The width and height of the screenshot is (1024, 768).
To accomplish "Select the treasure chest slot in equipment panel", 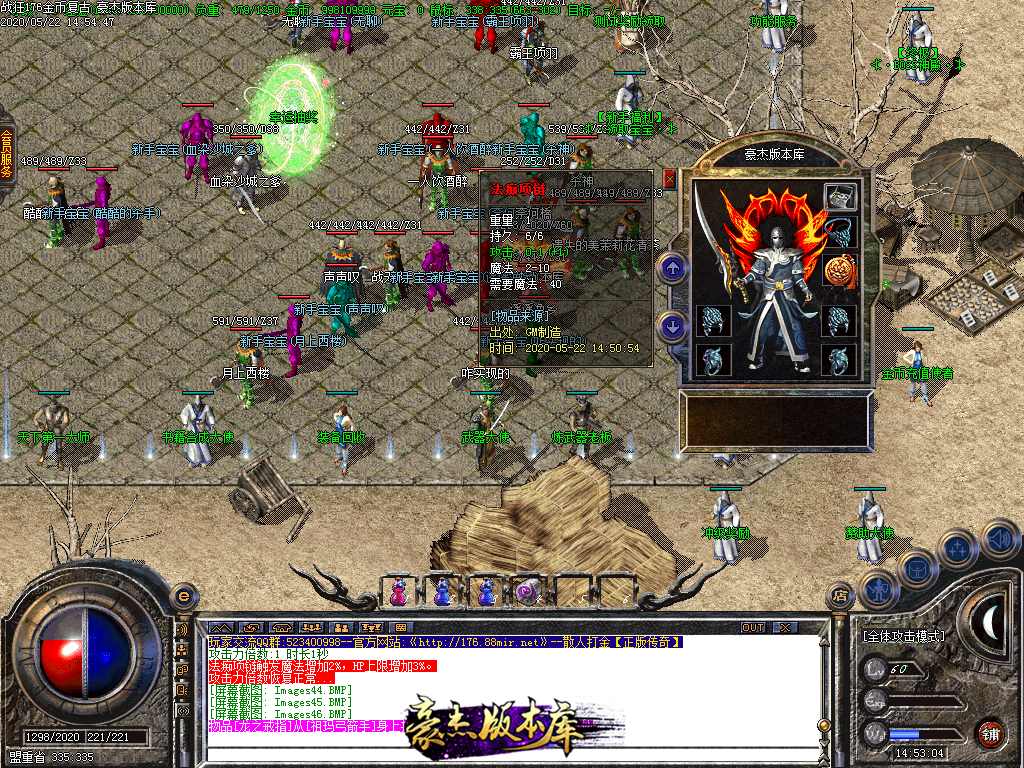I will (x=840, y=197).
